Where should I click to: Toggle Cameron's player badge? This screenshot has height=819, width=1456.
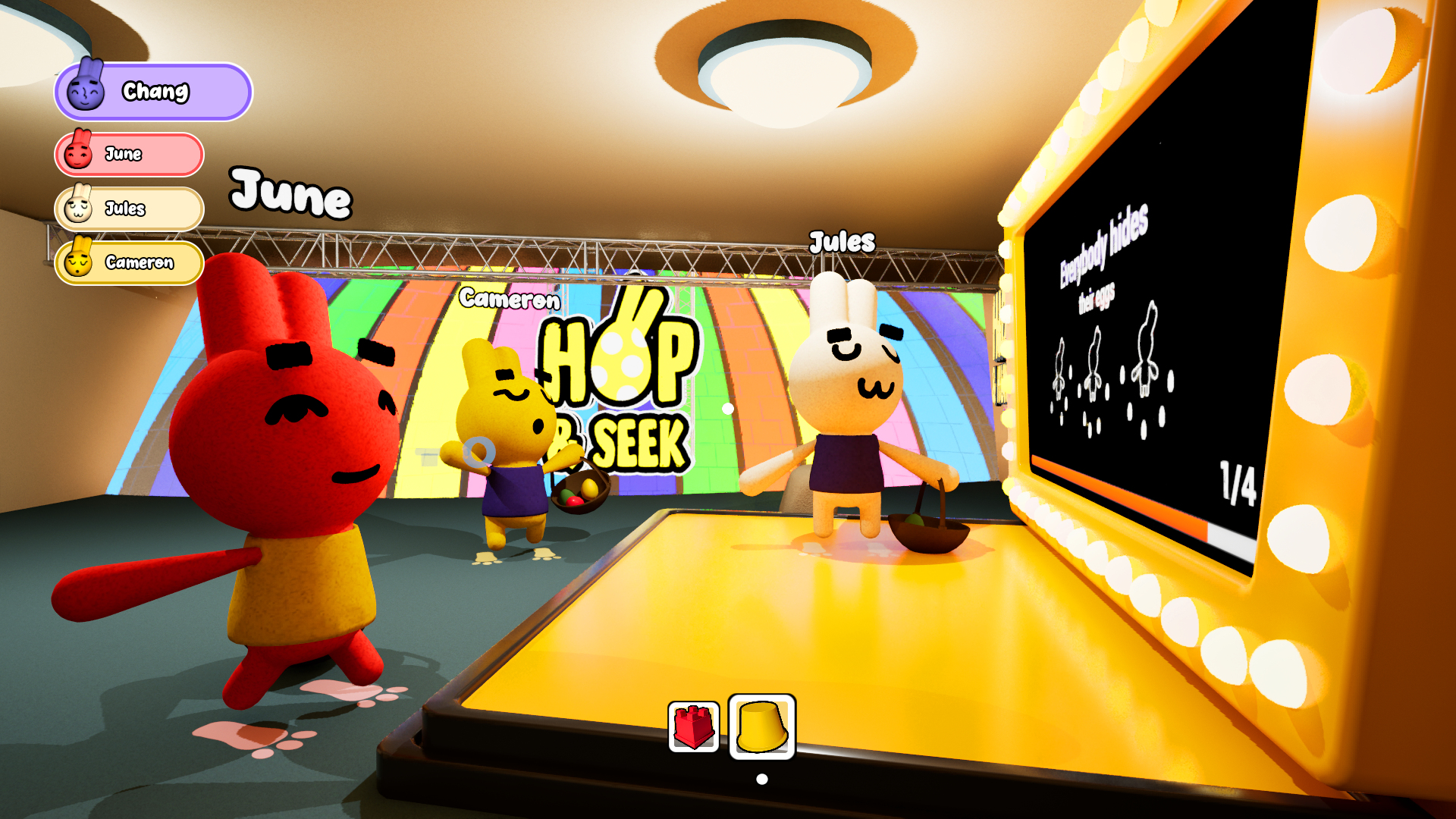127,263
